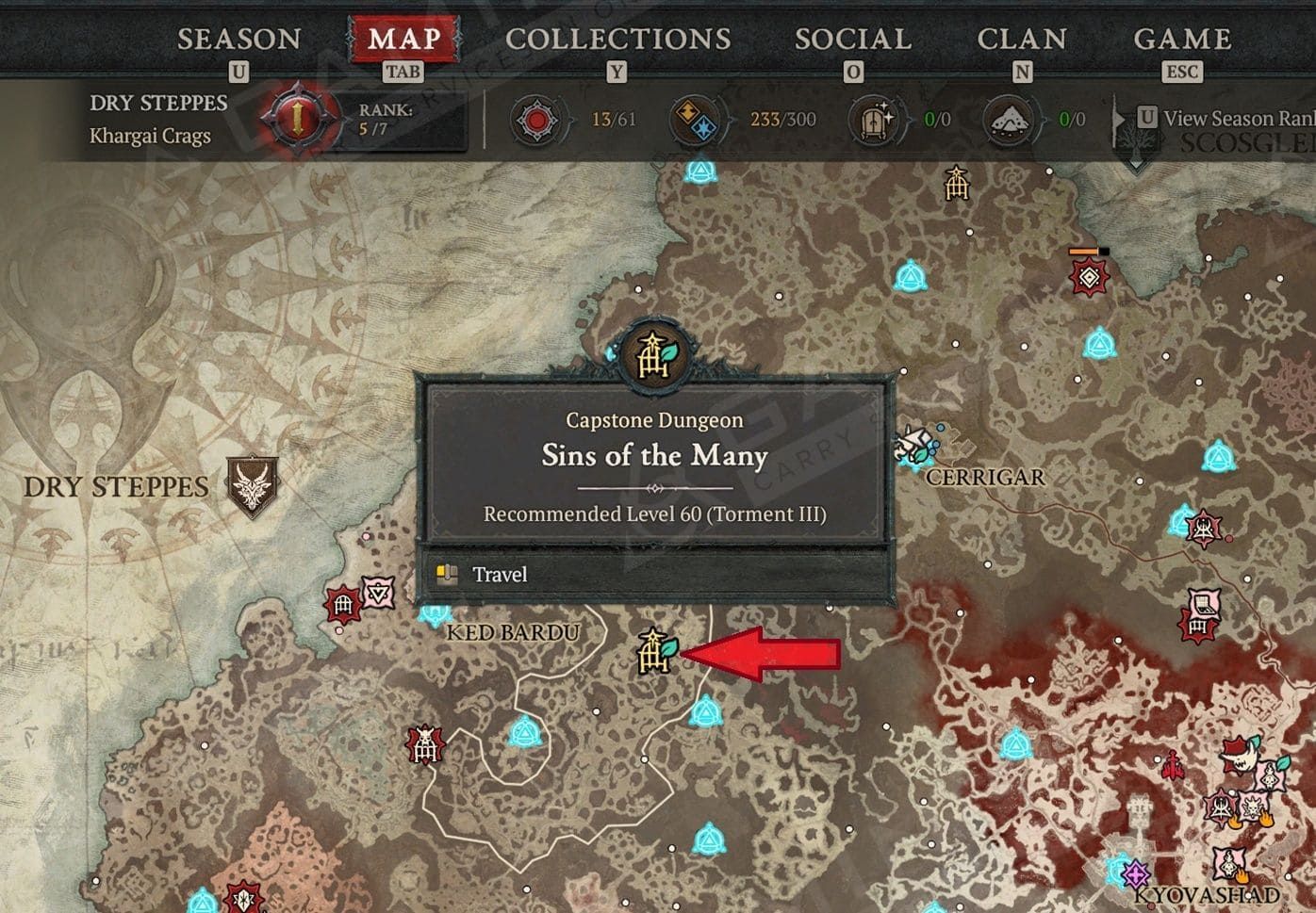Select the Ked Bardu town label
Screen dimensions: 1316x913
tap(512, 632)
